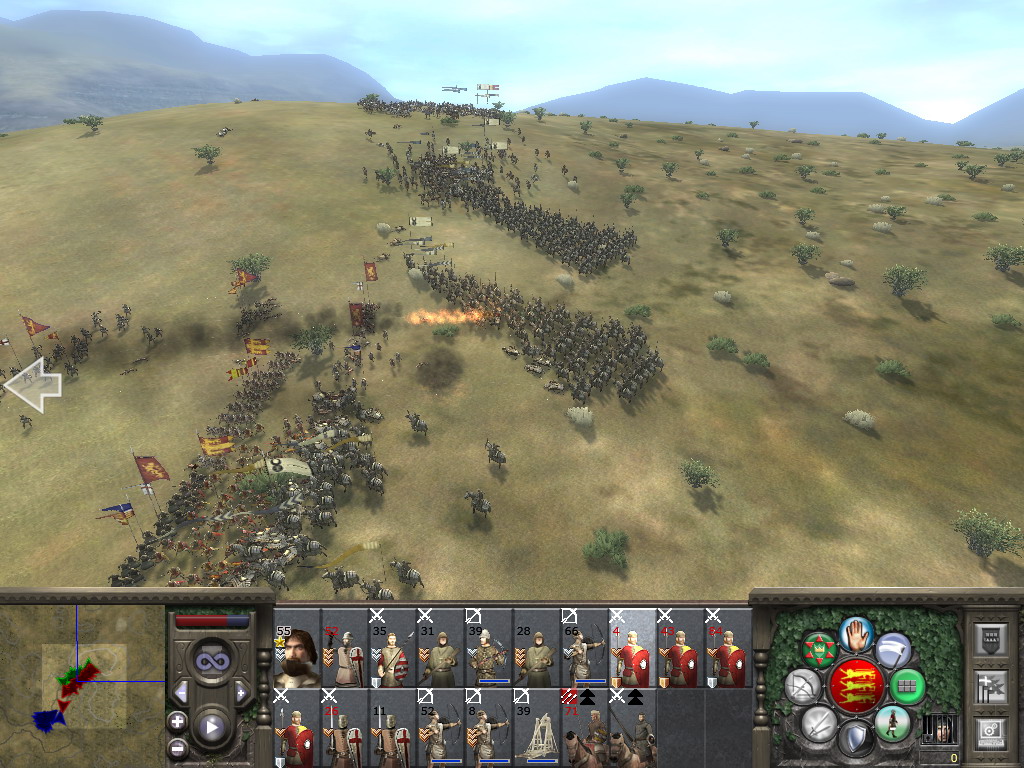Increase battle speed with the right arrow

(241, 692)
